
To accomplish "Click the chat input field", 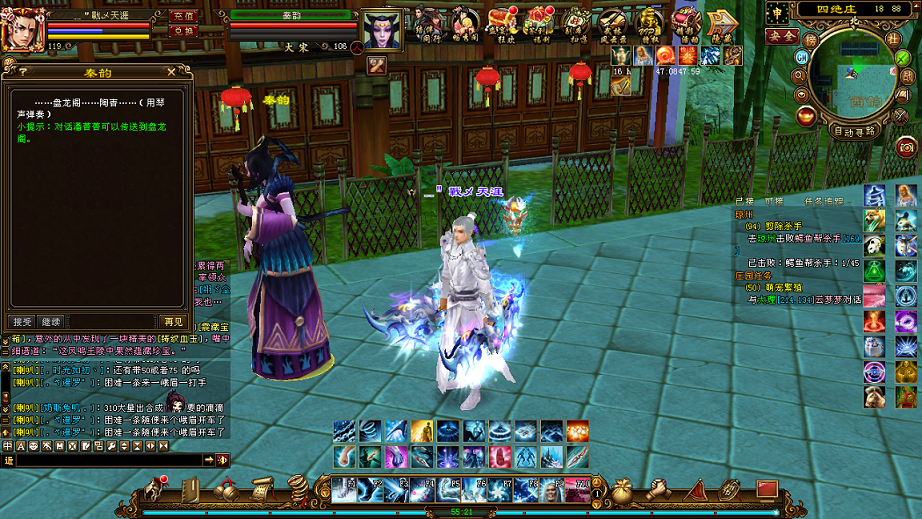I will coord(108,460).
